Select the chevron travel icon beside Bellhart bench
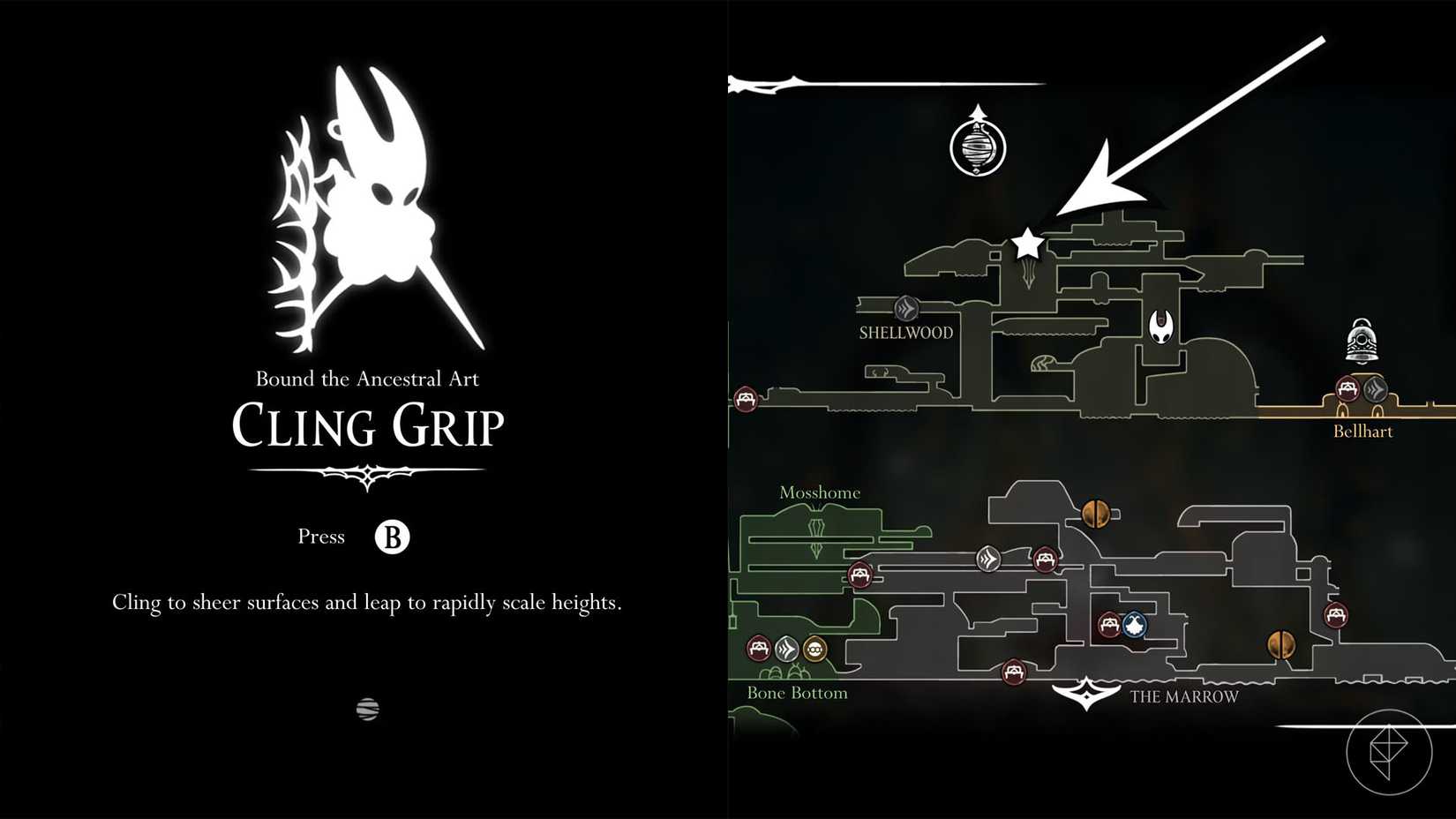Viewport: 1456px width, 819px height. coord(1375,387)
